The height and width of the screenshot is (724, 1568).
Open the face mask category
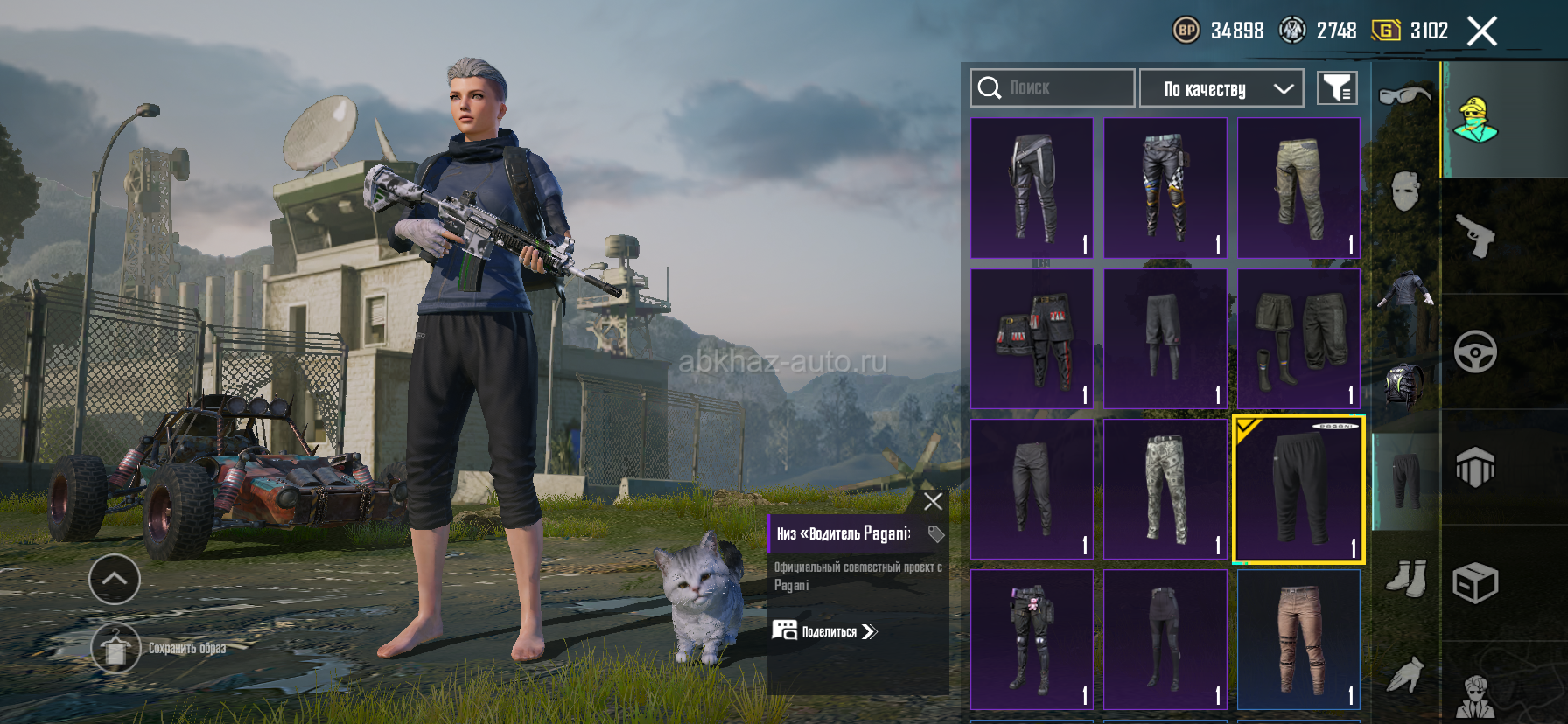[1404, 191]
